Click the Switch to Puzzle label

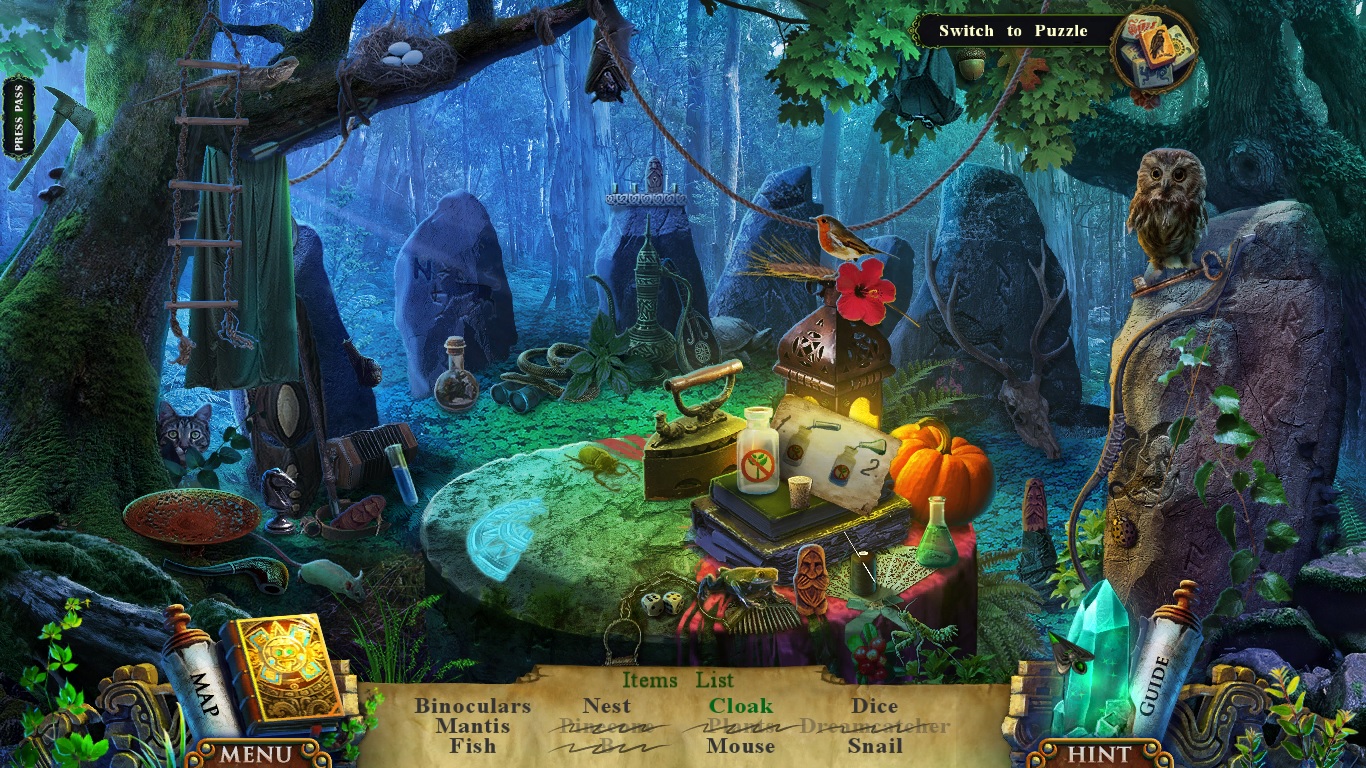coord(1012,31)
